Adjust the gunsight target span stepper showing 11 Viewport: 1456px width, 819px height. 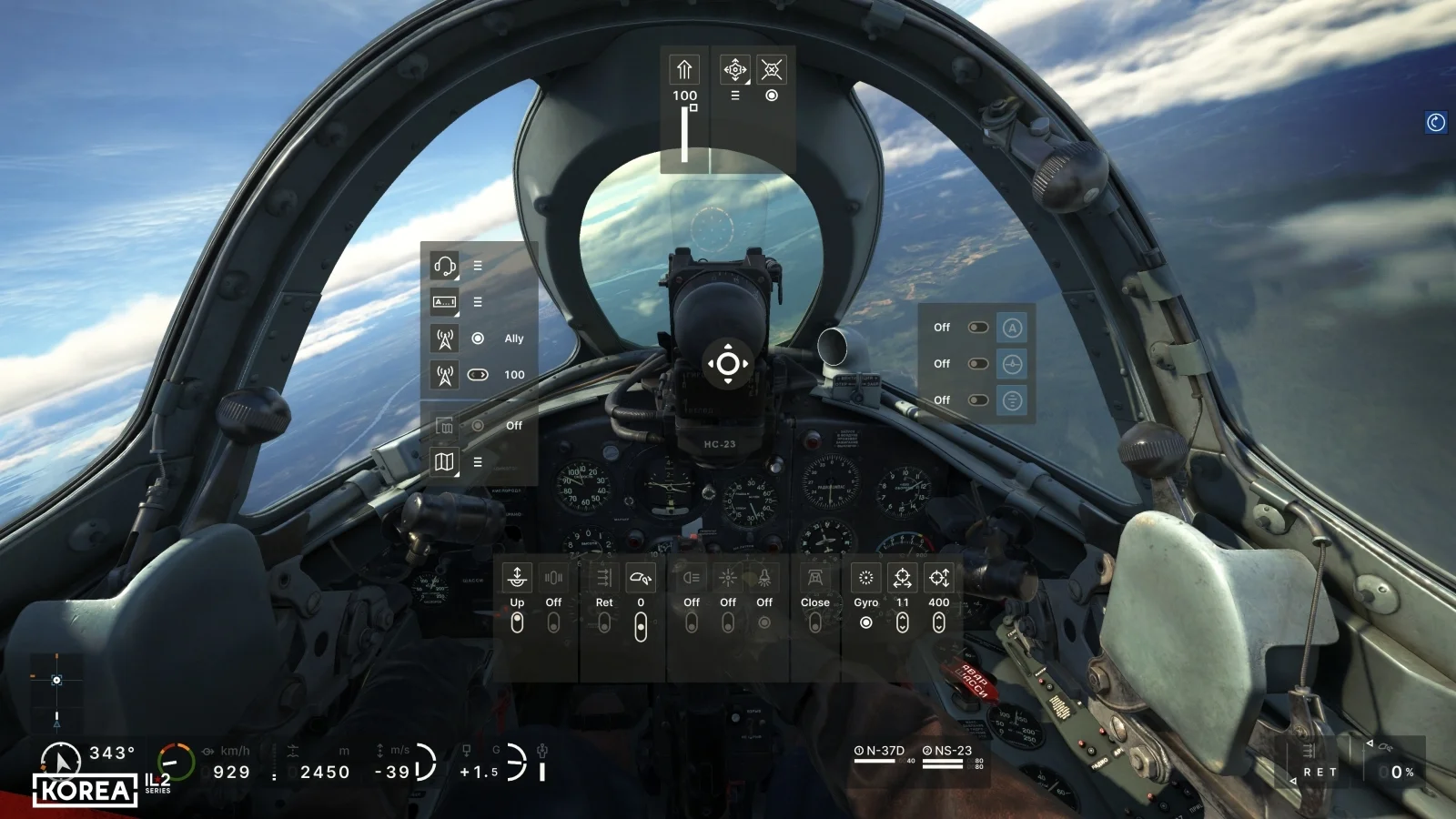(x=902, y=622)
